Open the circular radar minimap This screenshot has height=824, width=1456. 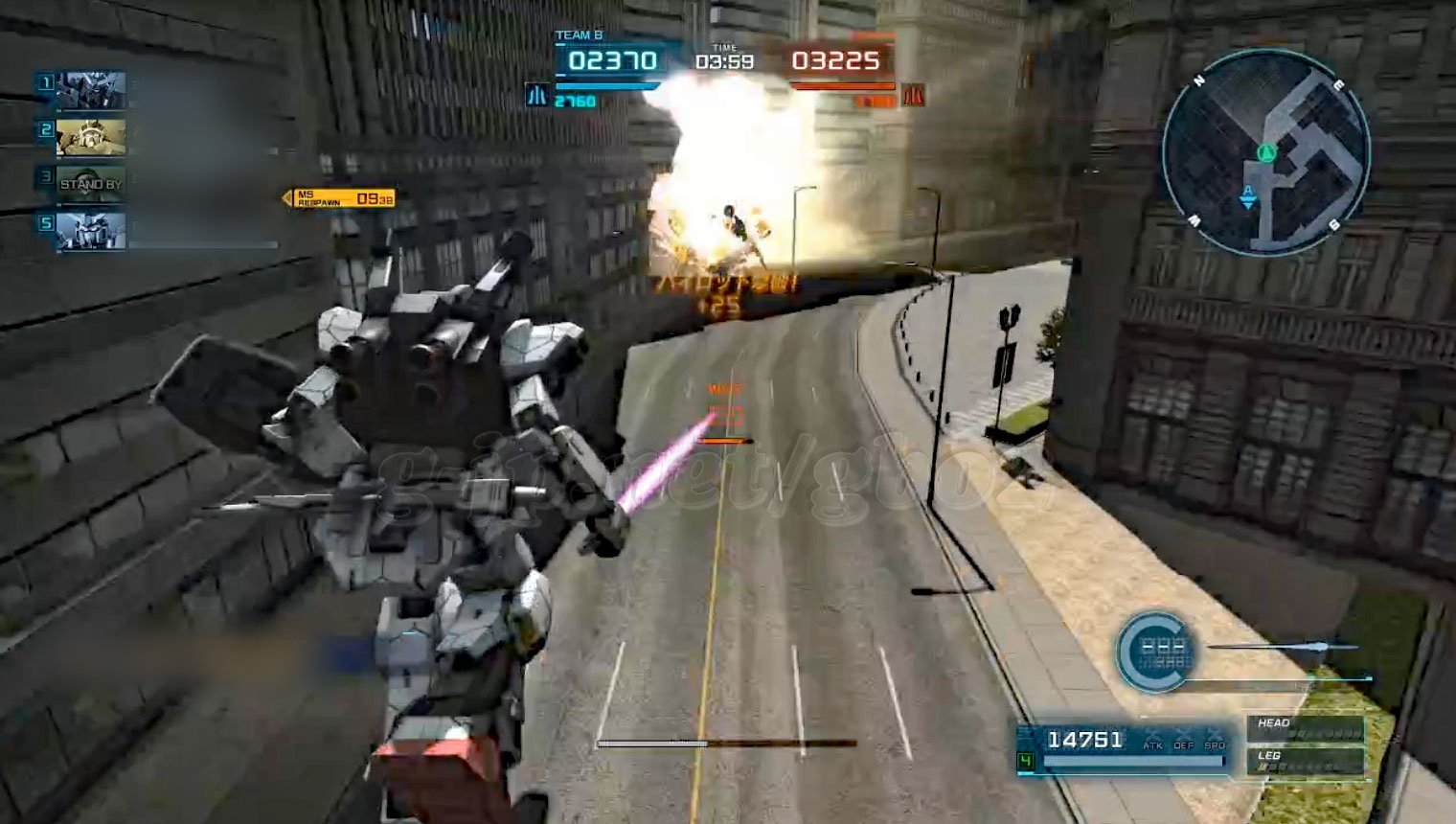click(1265, 153)
